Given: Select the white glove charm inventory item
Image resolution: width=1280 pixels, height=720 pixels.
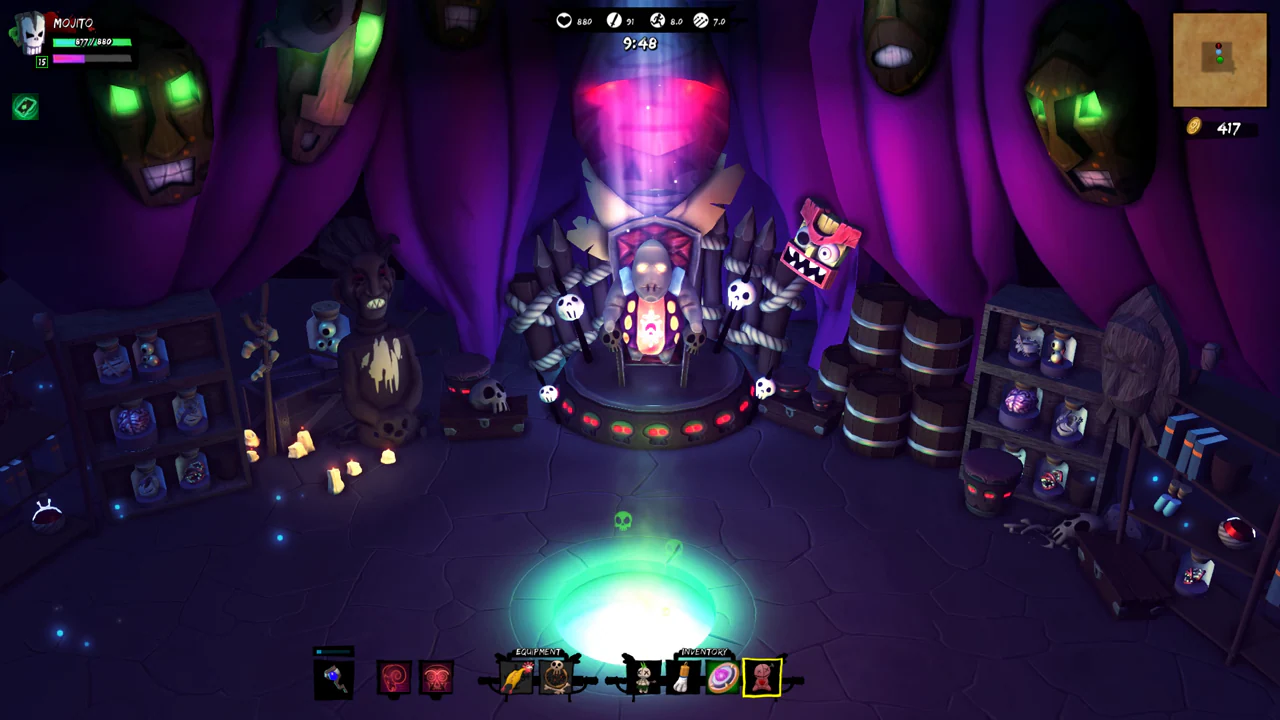Looking at the screenshot, I should click(x=685, y=678).
